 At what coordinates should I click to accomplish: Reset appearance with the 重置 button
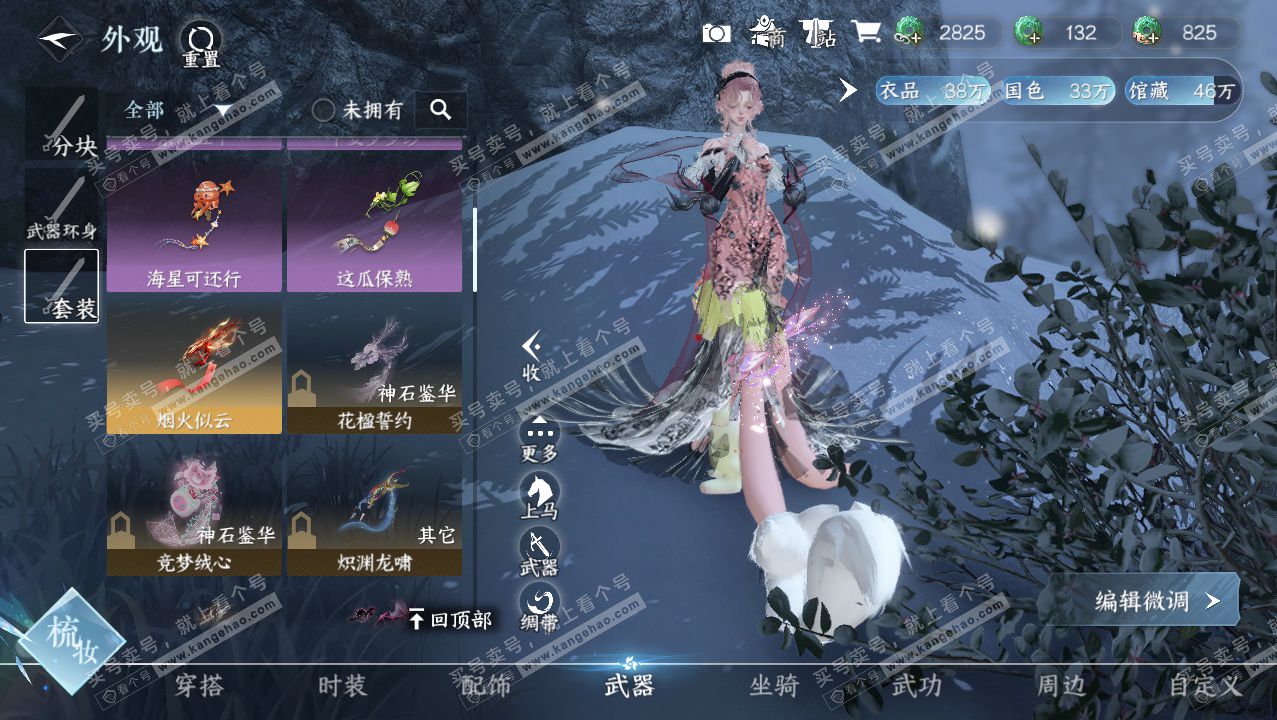200,44
